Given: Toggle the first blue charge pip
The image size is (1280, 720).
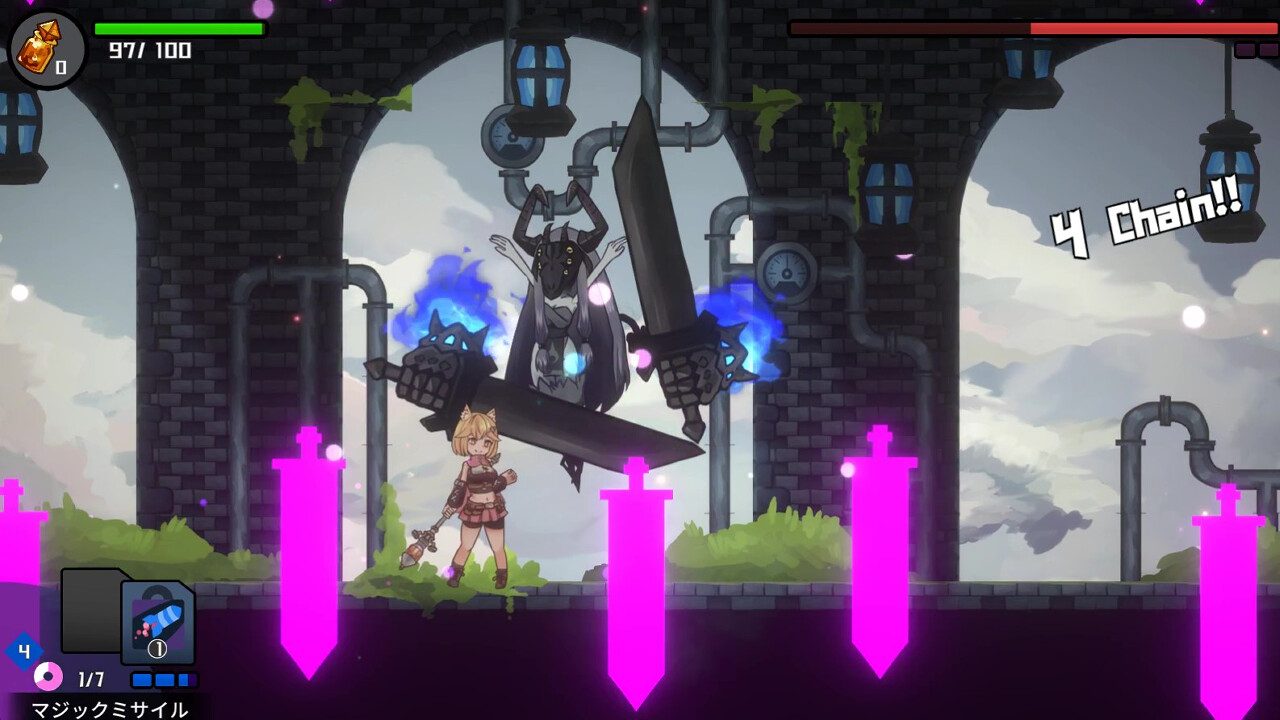Looking at the screenshot, I should pos(141,679).
